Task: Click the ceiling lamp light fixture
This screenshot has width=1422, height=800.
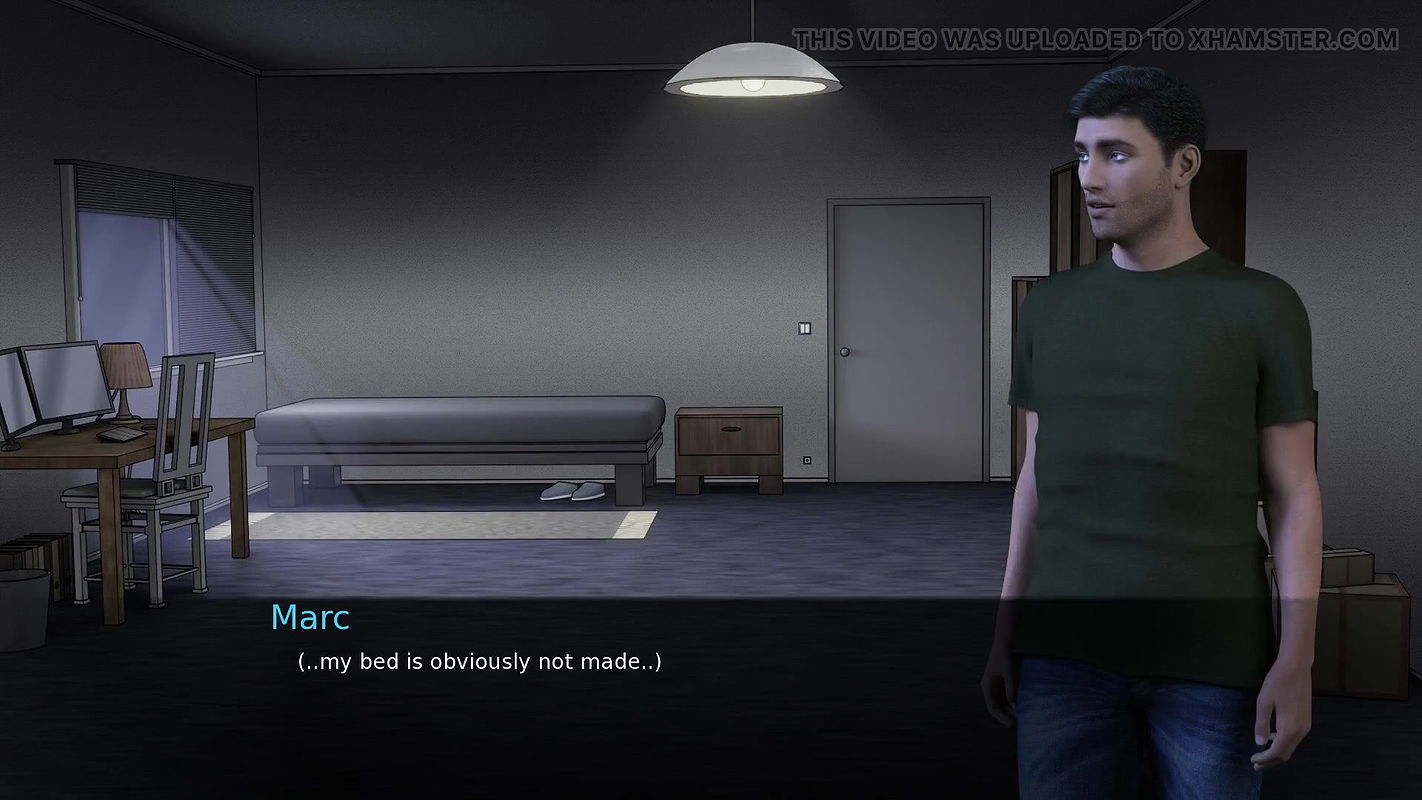Action: (757, 70)
